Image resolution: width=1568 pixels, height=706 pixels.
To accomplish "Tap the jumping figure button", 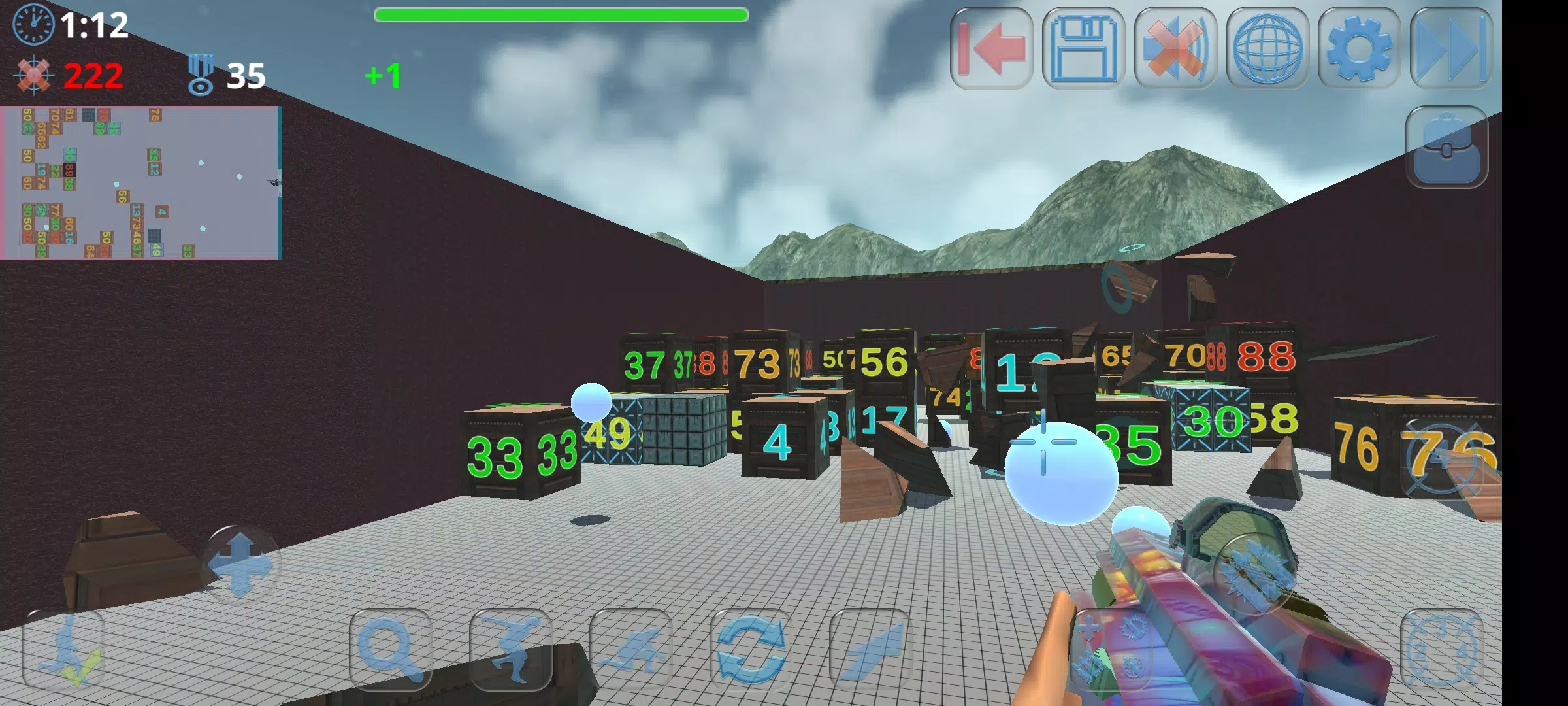I will pyautogui.click(x=510, y=650).
